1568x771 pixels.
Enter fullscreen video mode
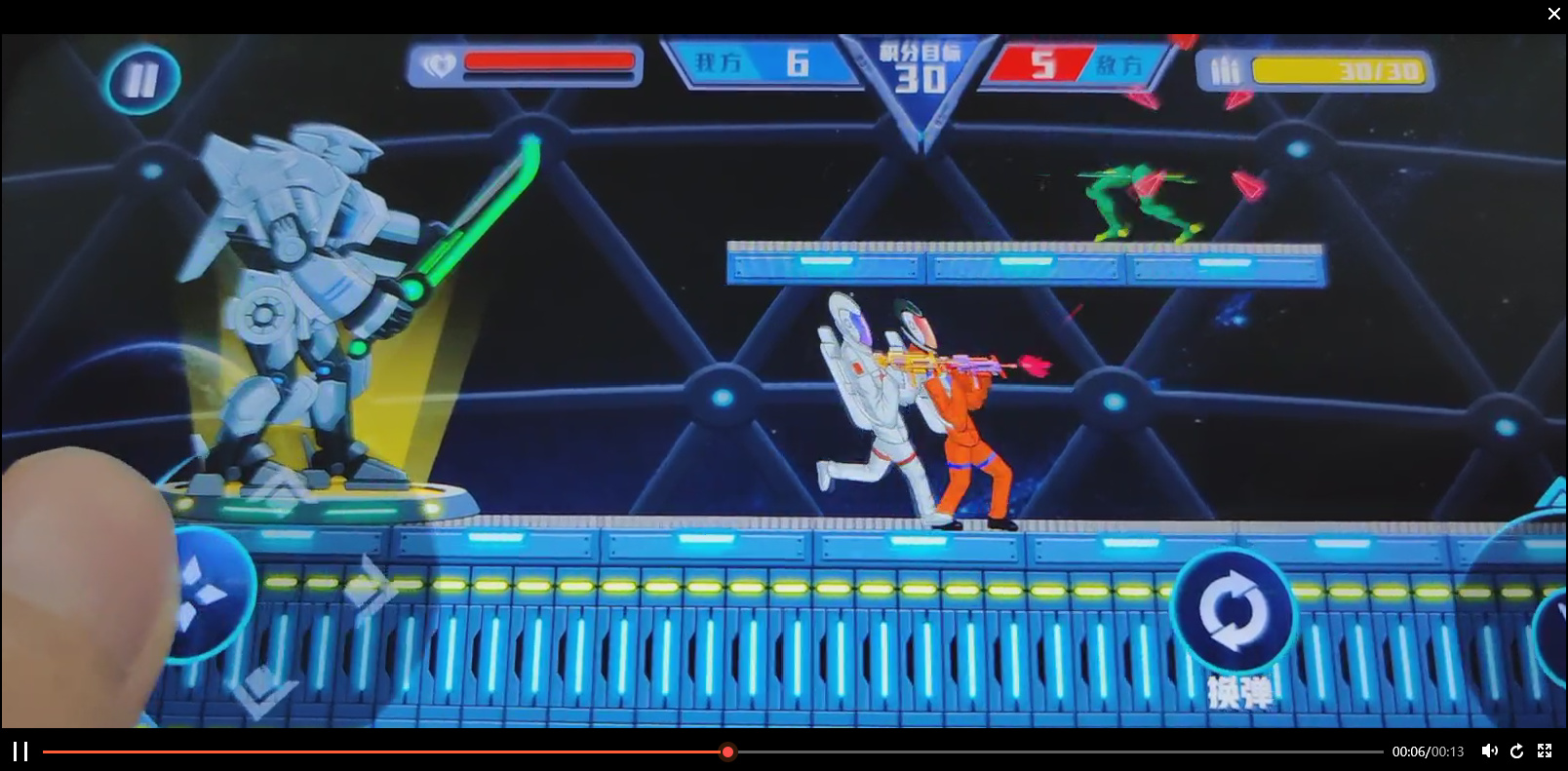coord(1545,751)
